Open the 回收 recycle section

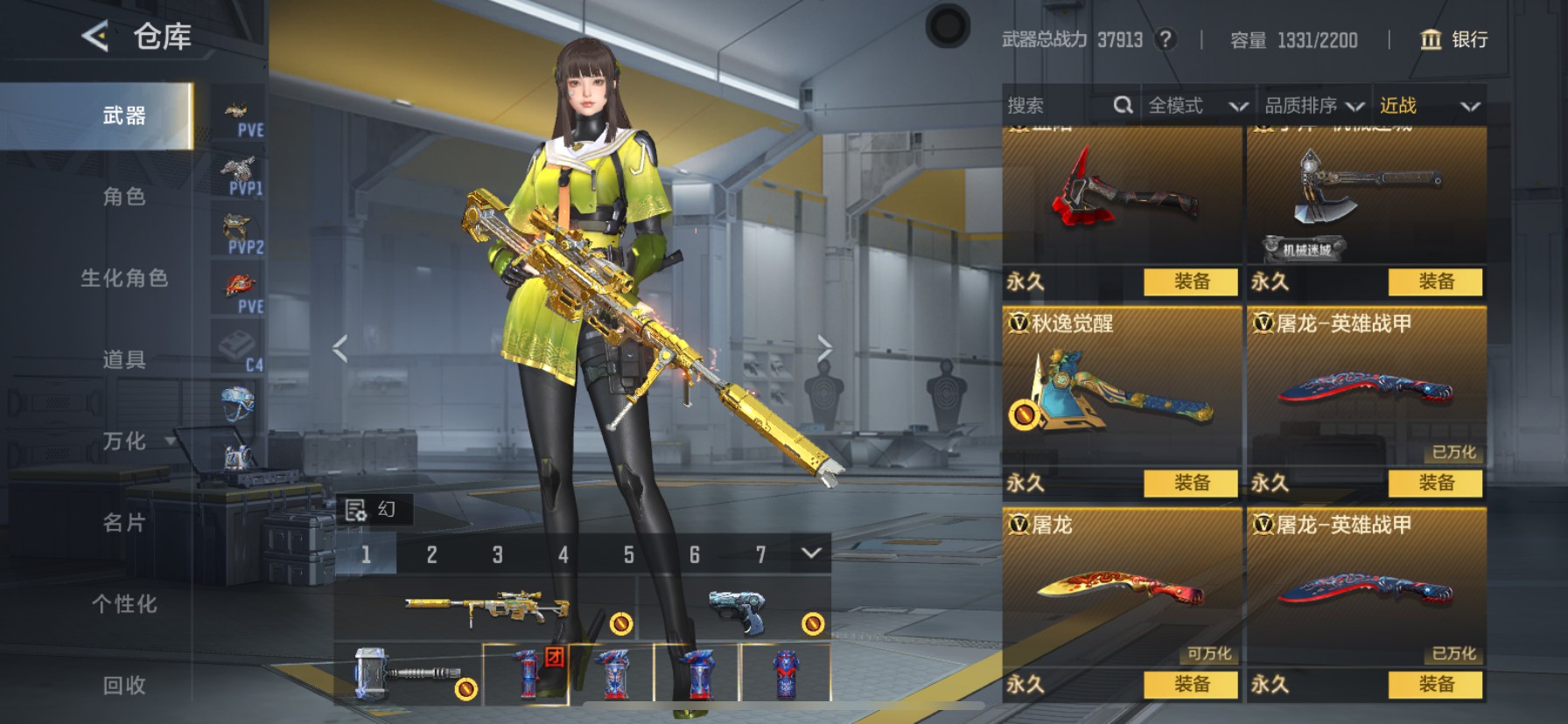124,686
